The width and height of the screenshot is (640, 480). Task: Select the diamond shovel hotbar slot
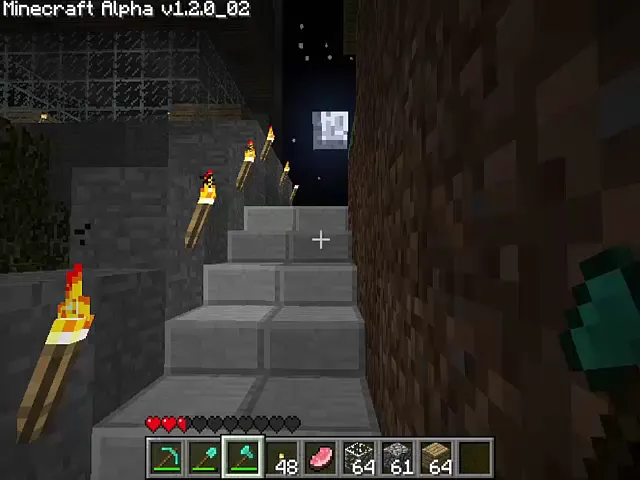(x=204, y=458)
